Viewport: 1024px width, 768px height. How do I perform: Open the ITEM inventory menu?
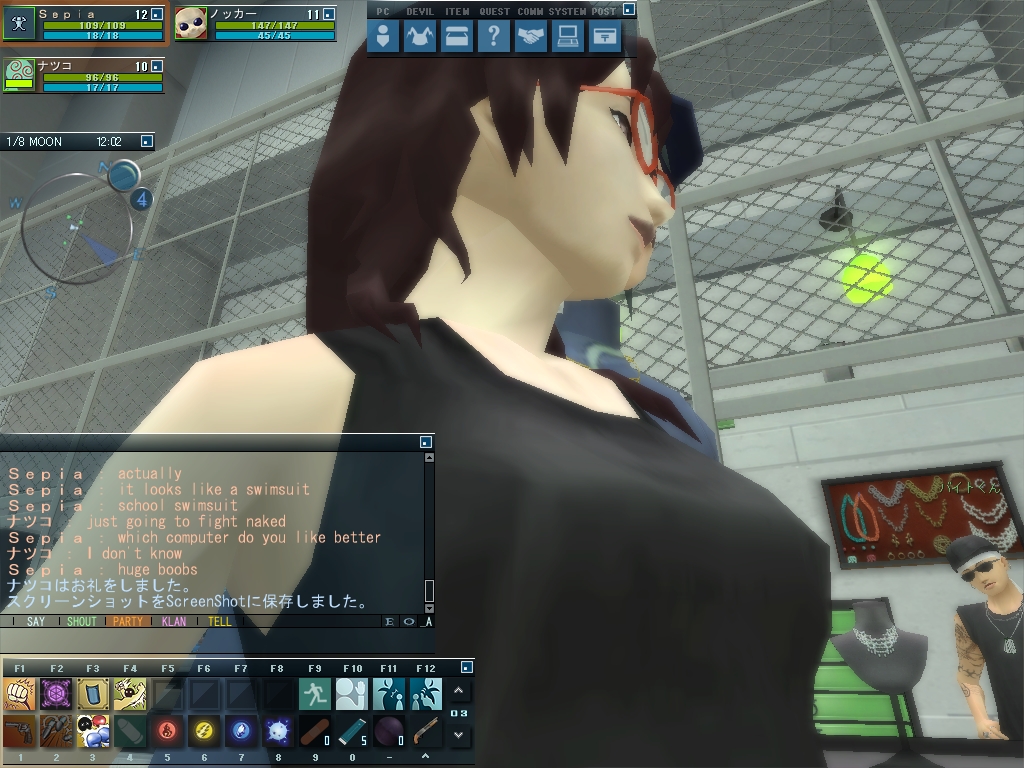click(457, 37)
